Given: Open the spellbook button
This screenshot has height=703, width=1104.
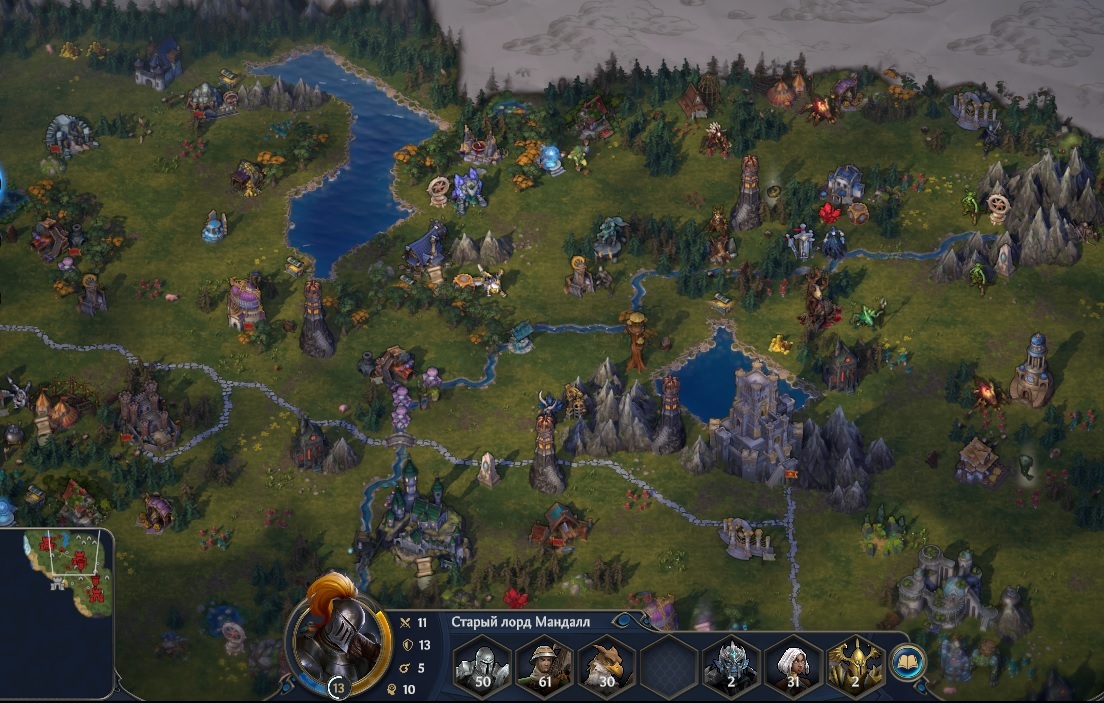Looking at the screenshot, I should pos(908,661).
